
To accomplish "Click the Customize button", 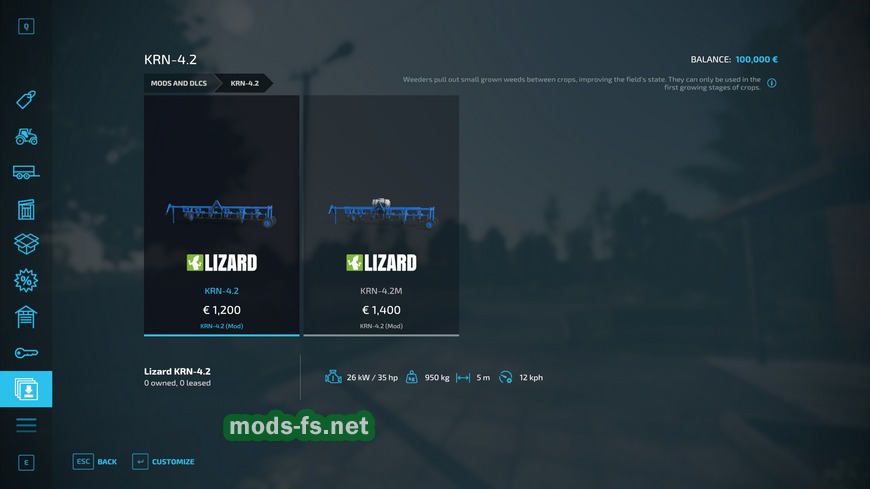I will [164, 461].
